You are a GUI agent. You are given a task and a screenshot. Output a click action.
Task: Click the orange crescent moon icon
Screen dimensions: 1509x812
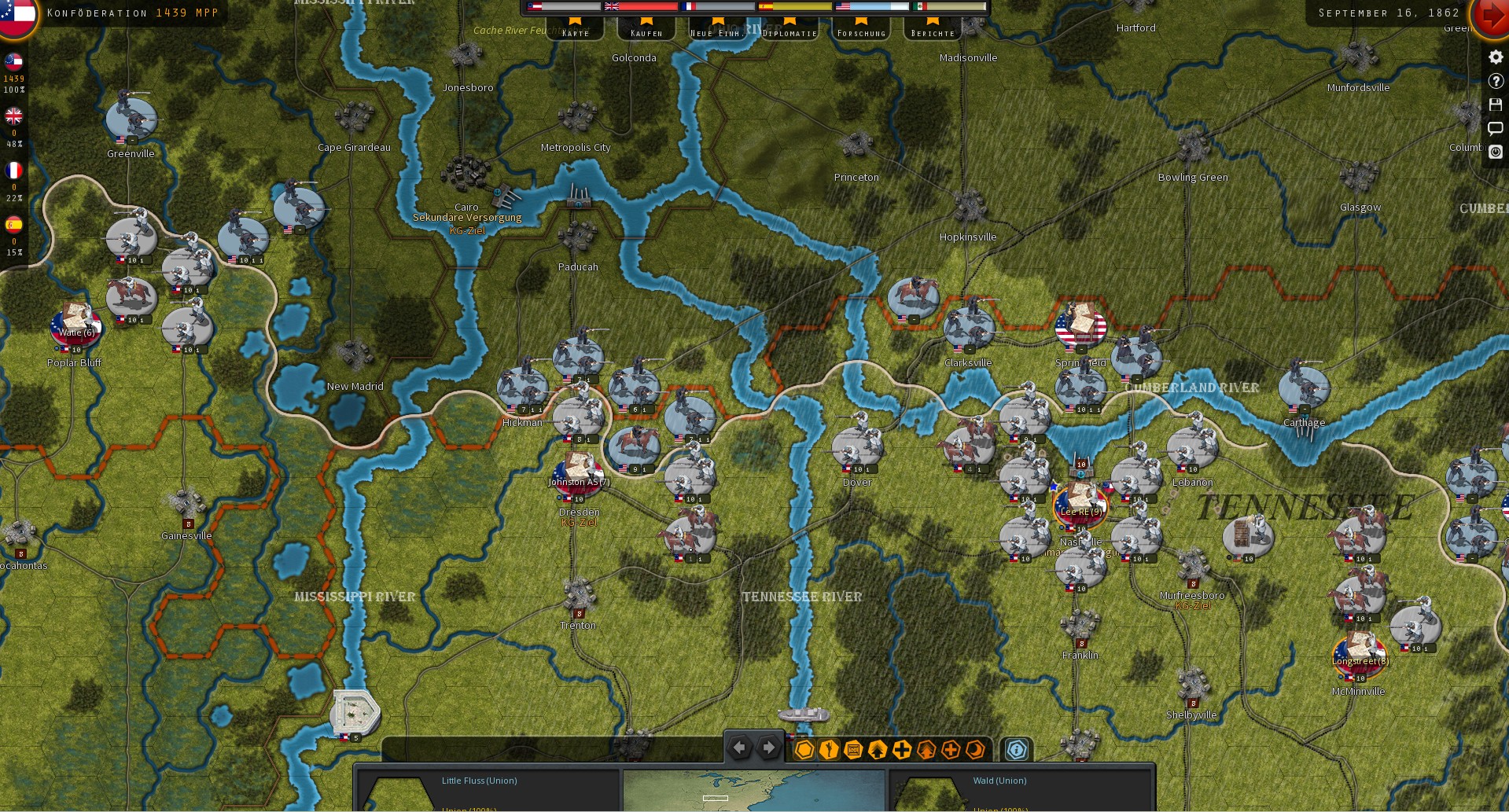[x=975, y=749]
